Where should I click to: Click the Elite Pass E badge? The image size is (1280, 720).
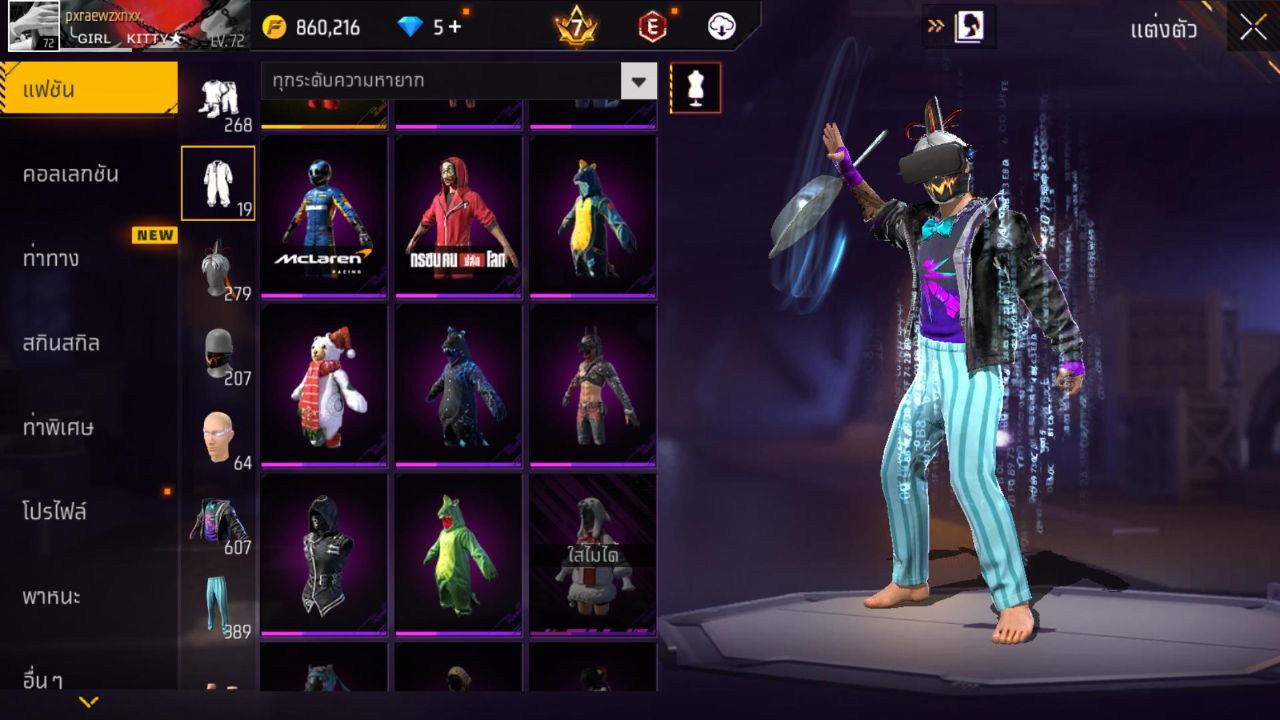coord(655,27)
